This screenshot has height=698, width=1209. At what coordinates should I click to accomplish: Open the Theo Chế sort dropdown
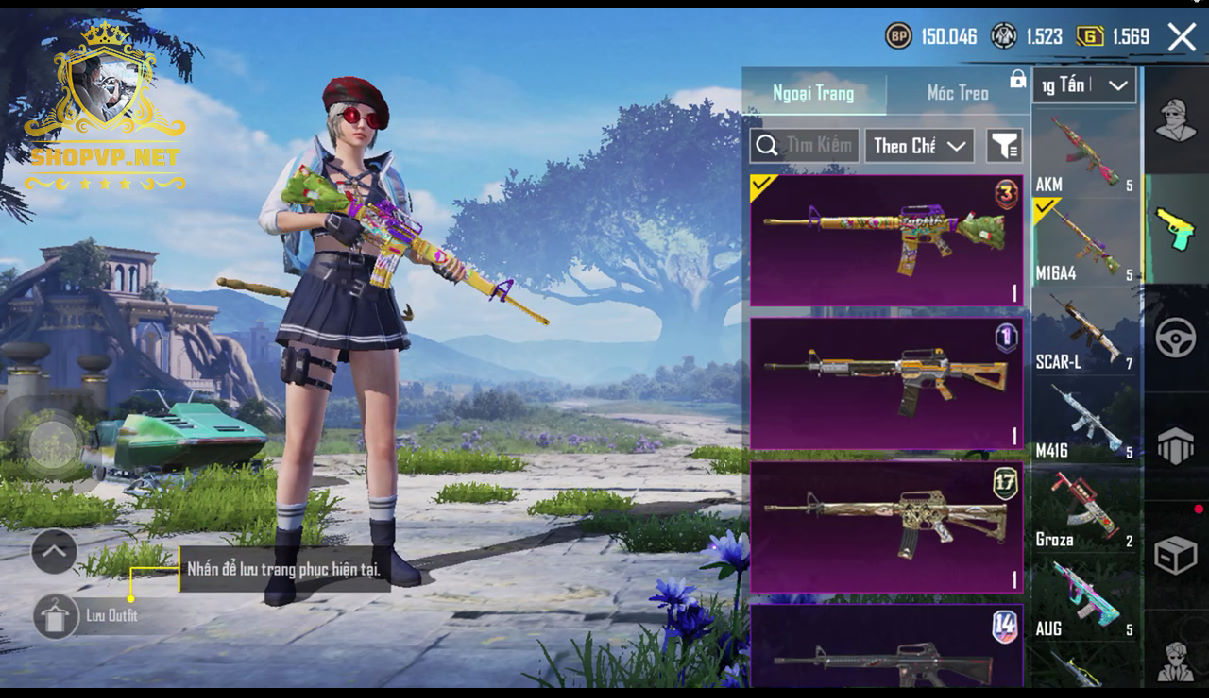click(x=919, y=146)
